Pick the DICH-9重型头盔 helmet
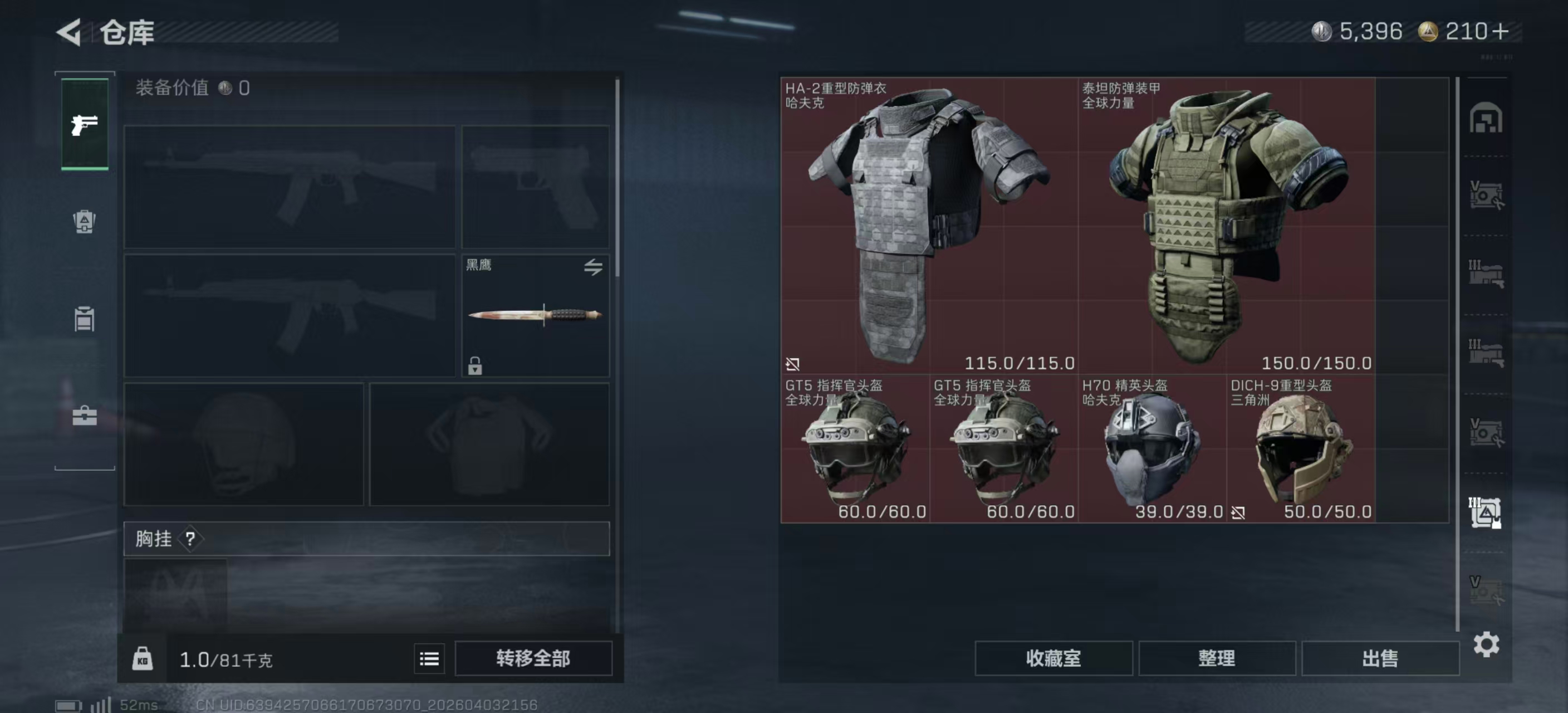 point(1300,449)
